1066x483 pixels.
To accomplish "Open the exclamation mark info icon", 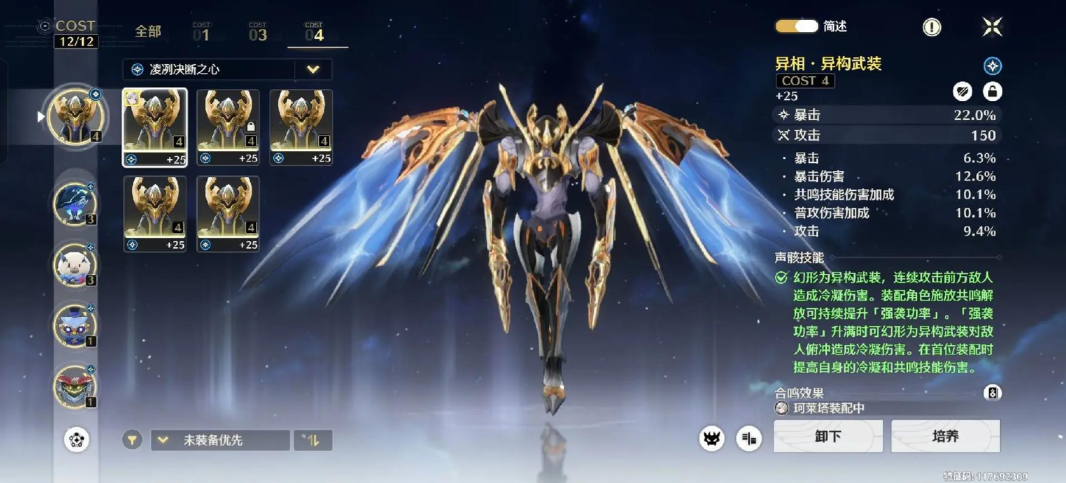I will point(931,27).
